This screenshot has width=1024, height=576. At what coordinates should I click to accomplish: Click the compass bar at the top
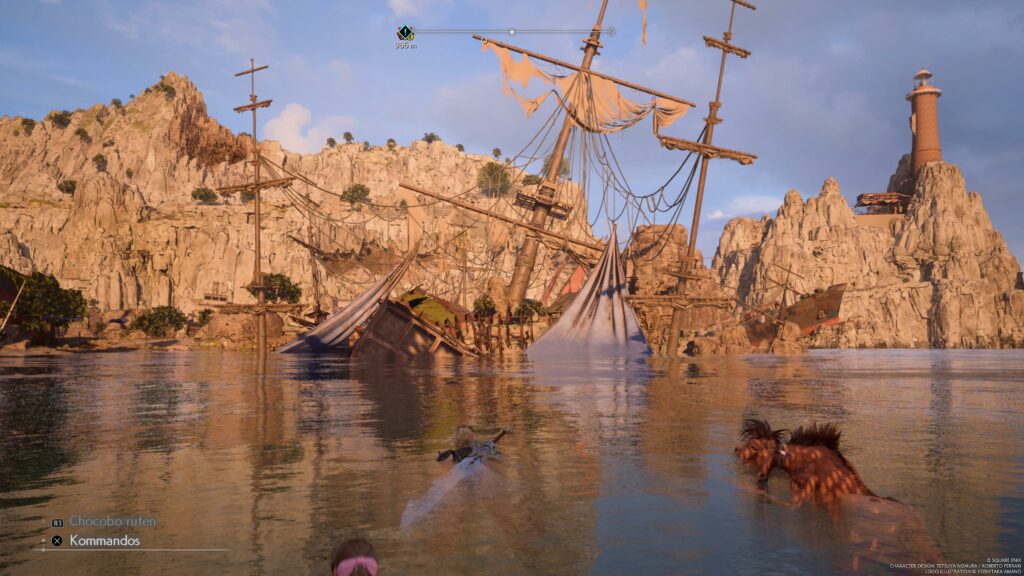click(x=512, y=32)
